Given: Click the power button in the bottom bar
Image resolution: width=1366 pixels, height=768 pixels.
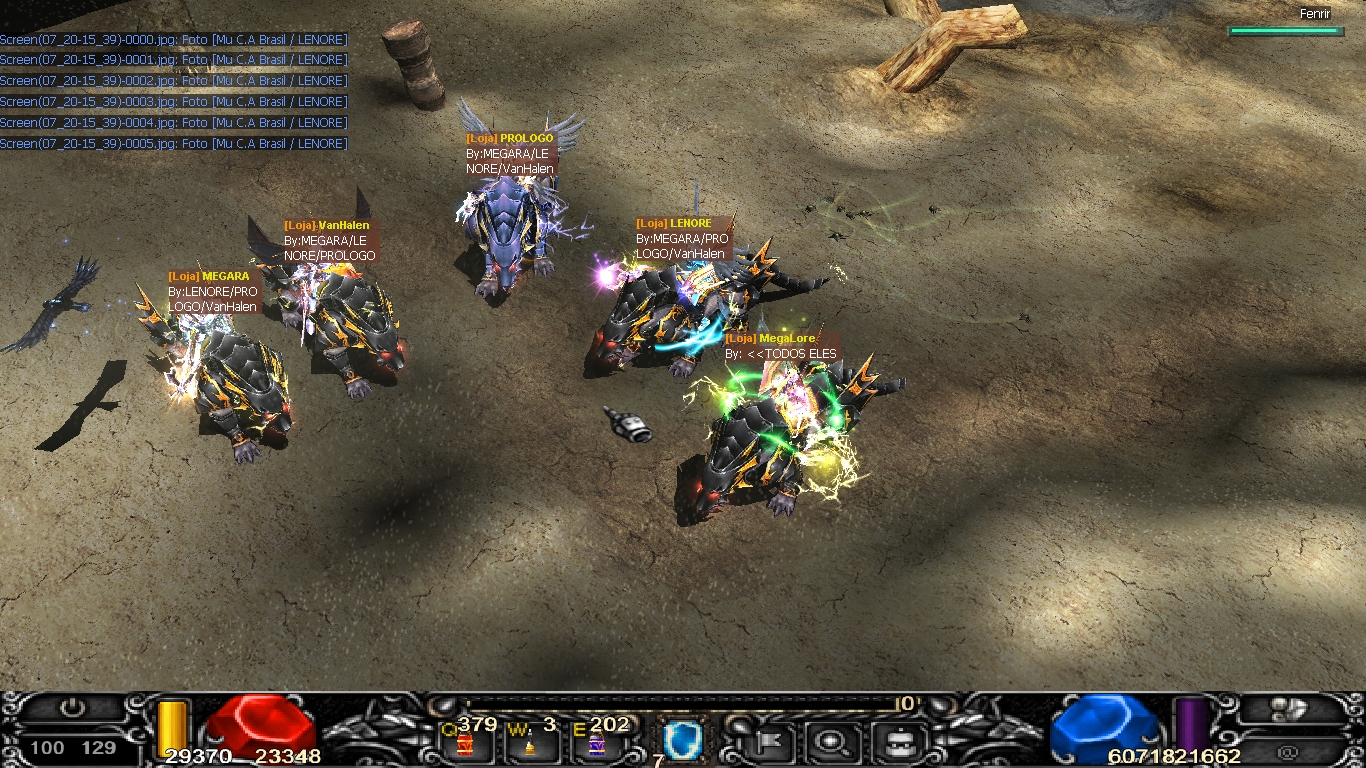Looking at the screenshot, I should pyautogui.click(x=72, y=708).
